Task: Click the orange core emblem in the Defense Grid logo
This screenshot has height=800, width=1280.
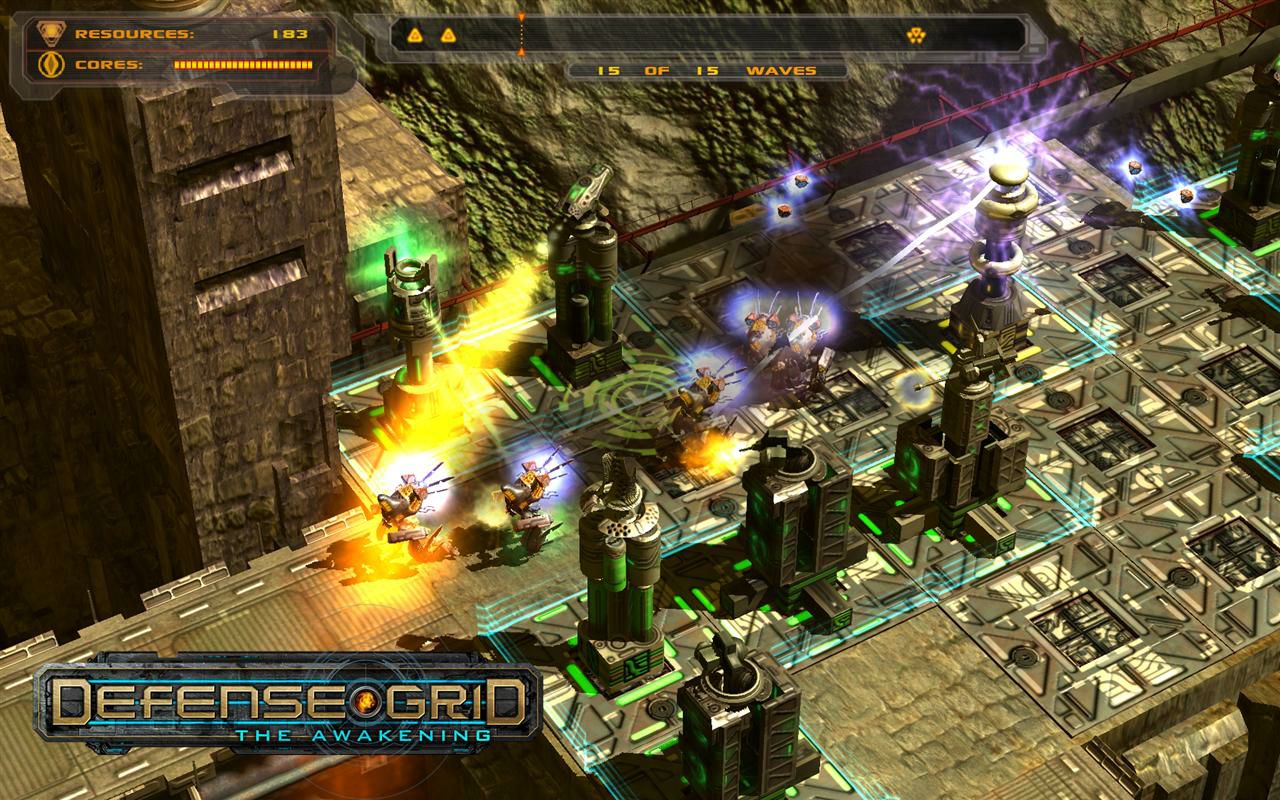Action: 368,704
